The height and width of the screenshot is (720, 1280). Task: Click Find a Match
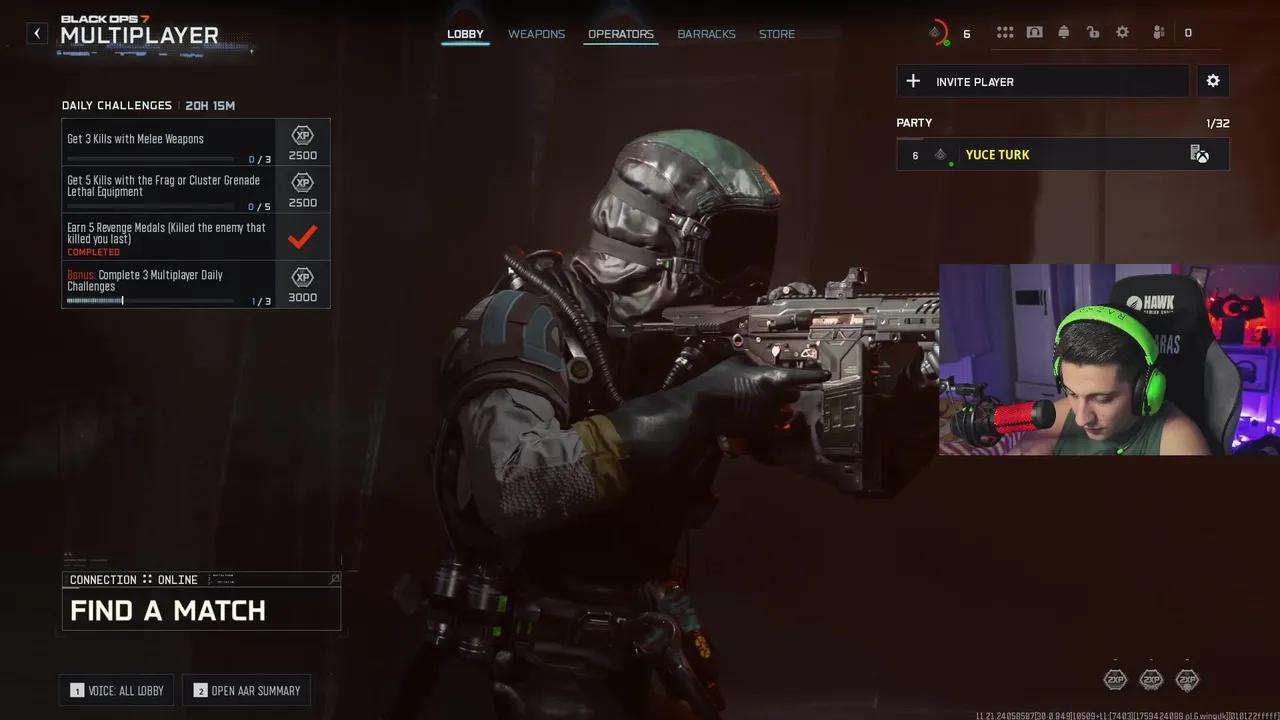point(201,609)
